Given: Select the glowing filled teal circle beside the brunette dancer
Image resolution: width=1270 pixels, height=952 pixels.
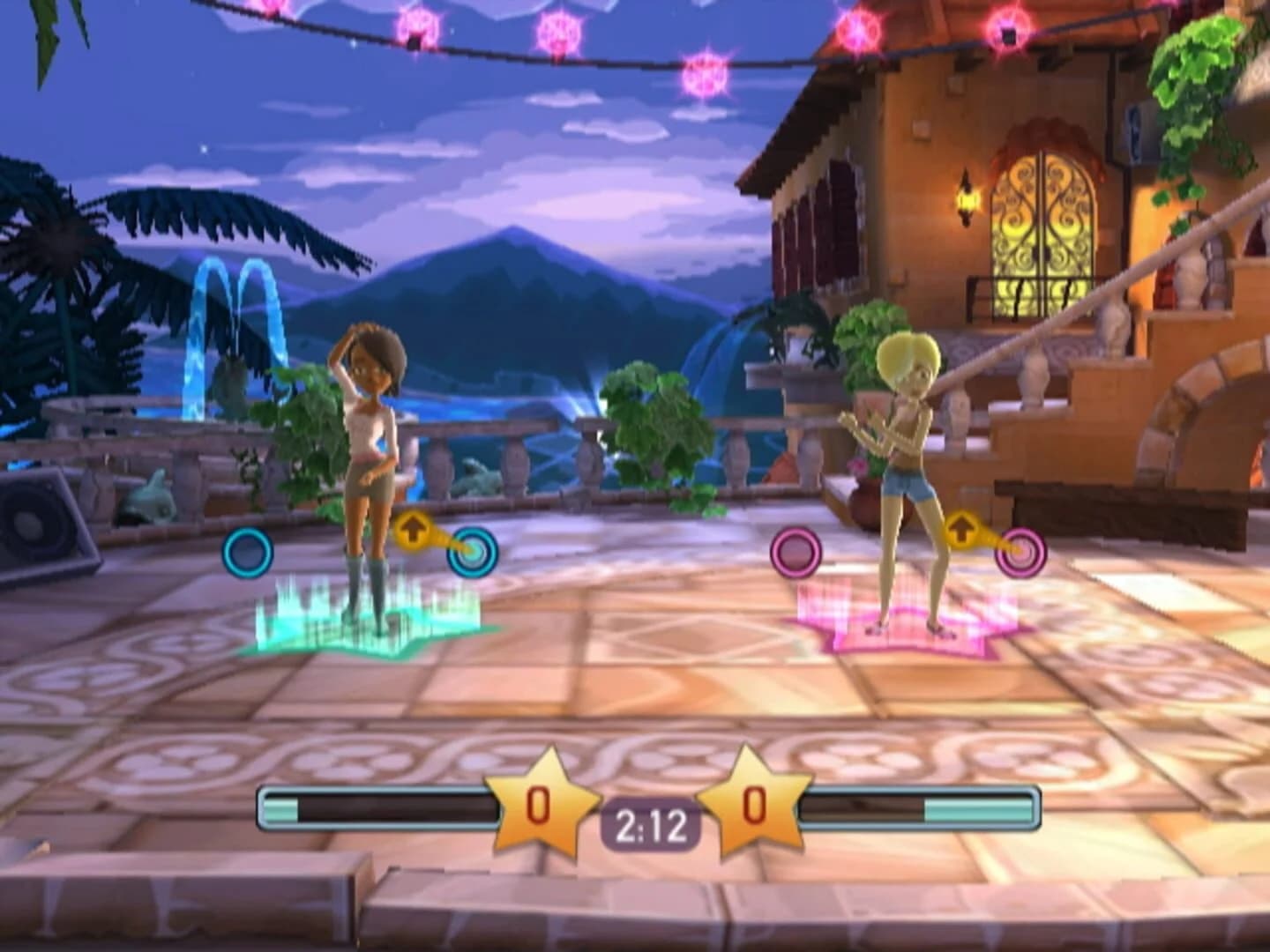Looking at the screenshot, I should 471,552.
